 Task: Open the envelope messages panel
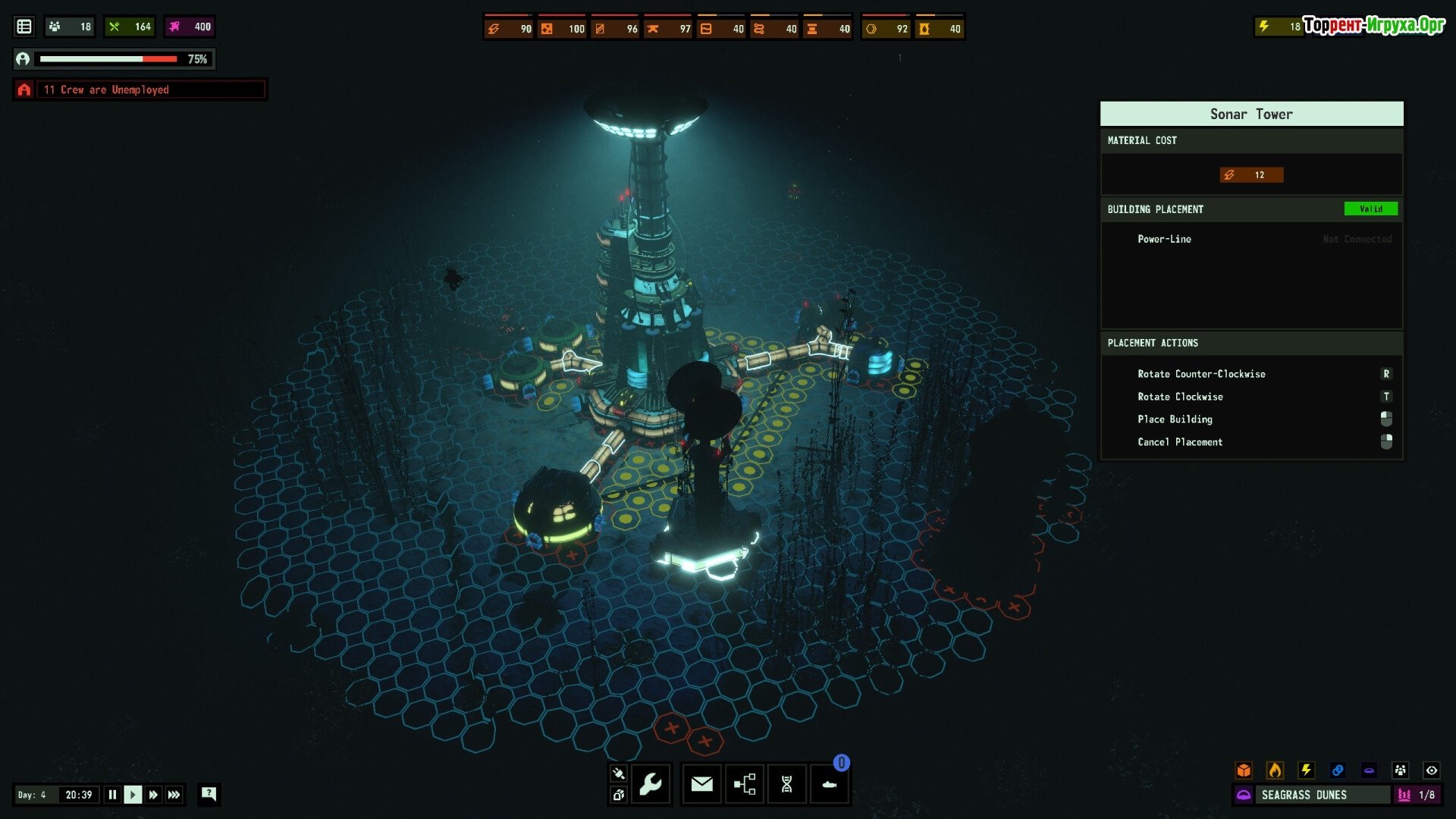(x=702, y=784)
